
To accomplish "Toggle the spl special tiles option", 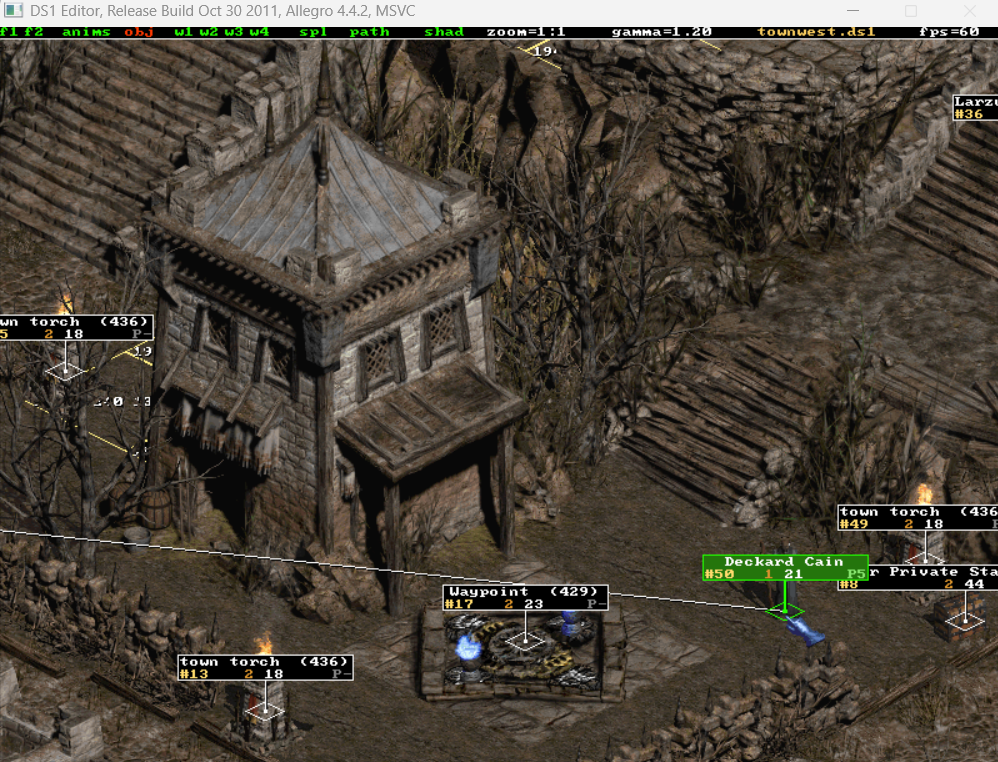I will pos(311,32).
